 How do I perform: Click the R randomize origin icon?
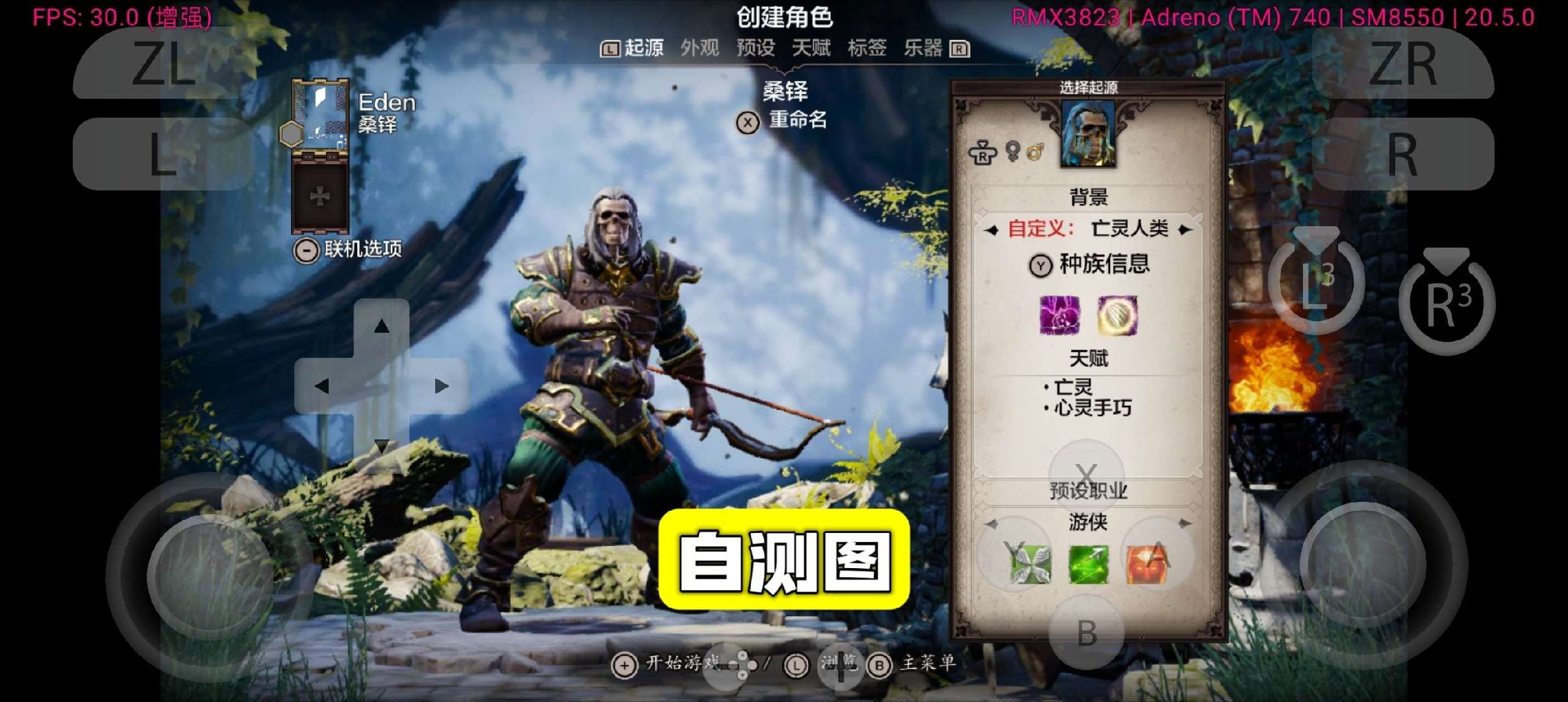pos(983,153)
